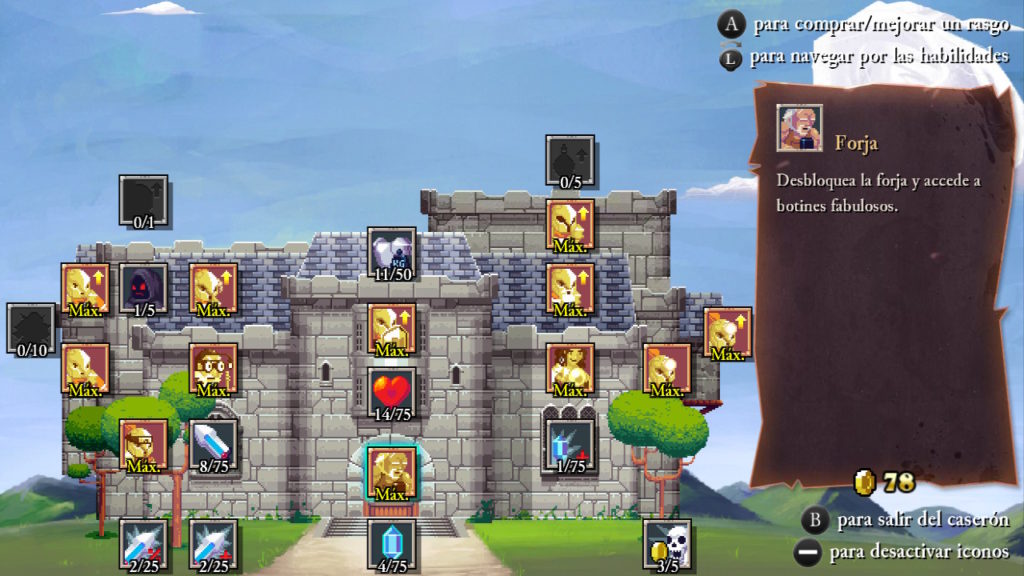Select the locked skill showing 0/1

pyautogui.click(x=144, y=200)
